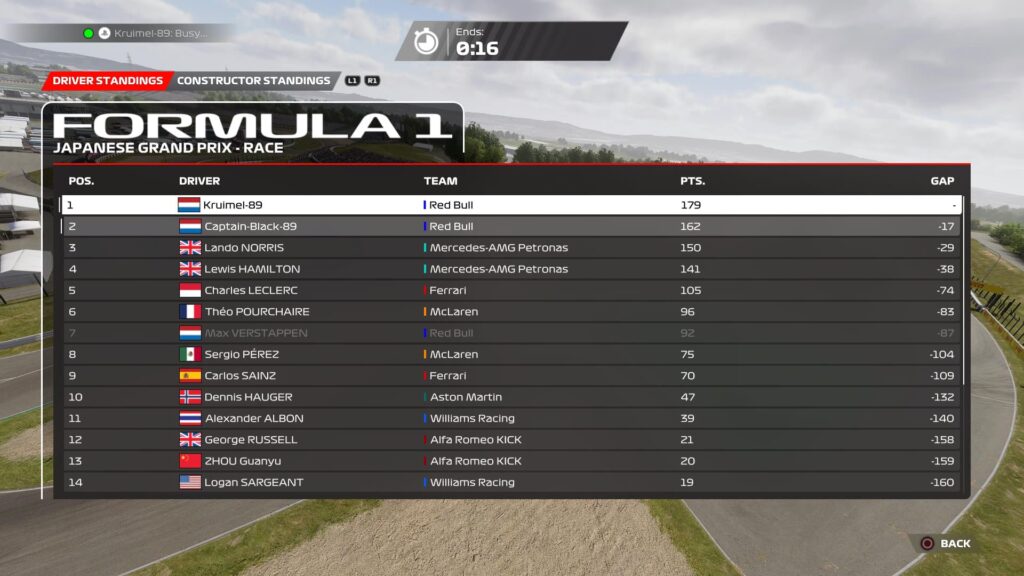
Task: Select the Driver Standings tab
Action: pyautogui.click(x=107, y=81)
